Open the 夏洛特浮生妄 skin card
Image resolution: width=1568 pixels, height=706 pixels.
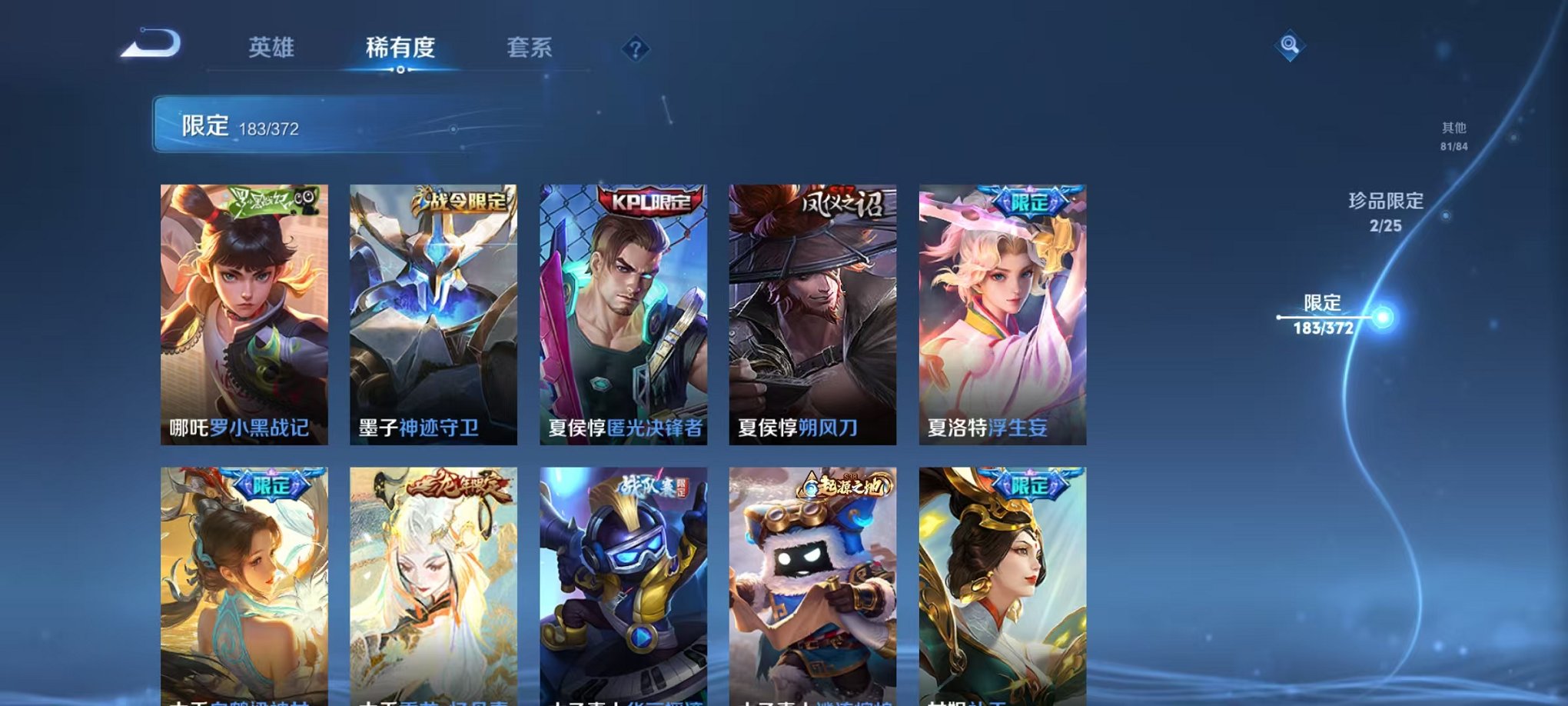998,311
